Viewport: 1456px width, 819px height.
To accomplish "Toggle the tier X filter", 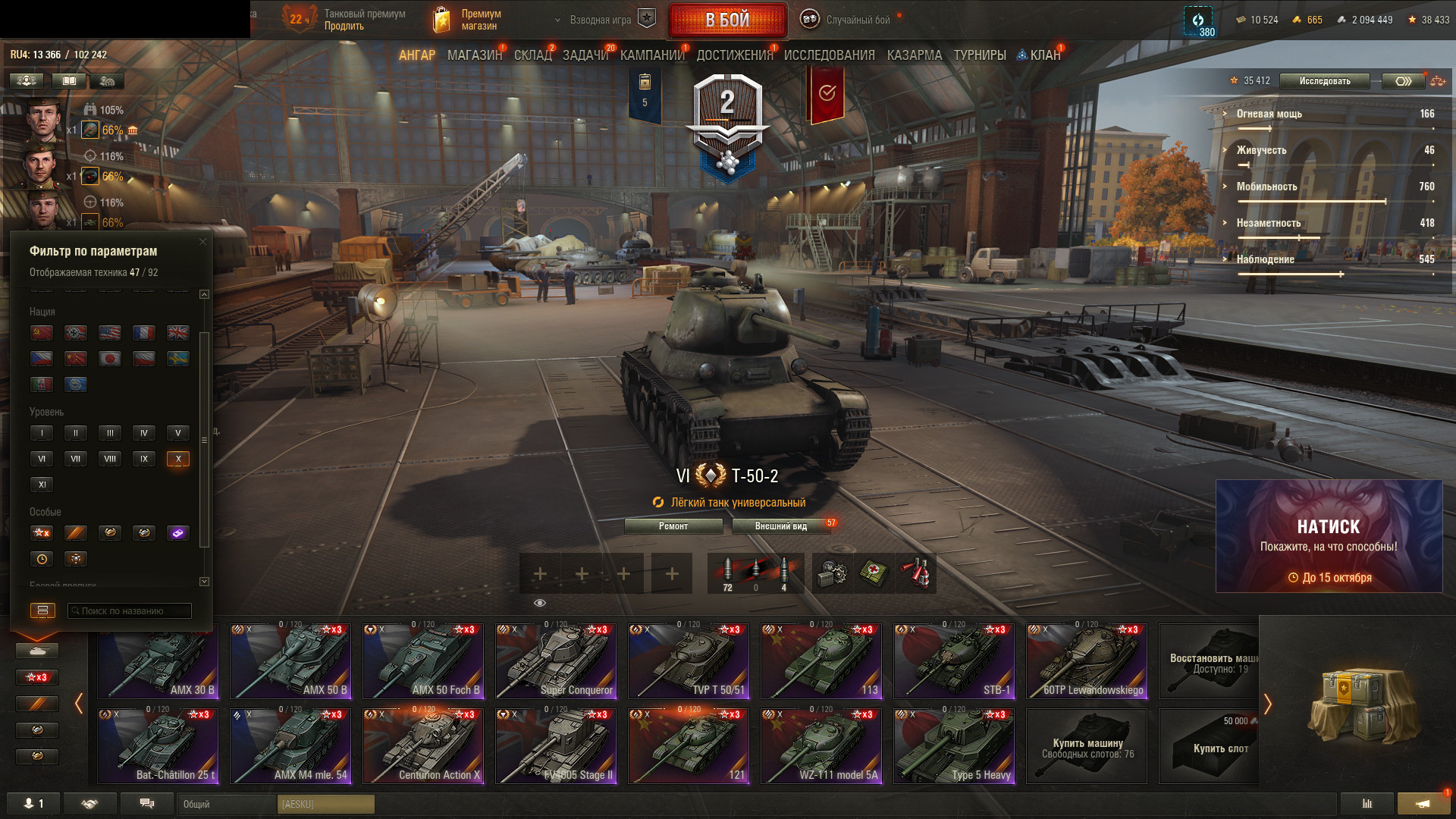I will (x=178, y=459).
